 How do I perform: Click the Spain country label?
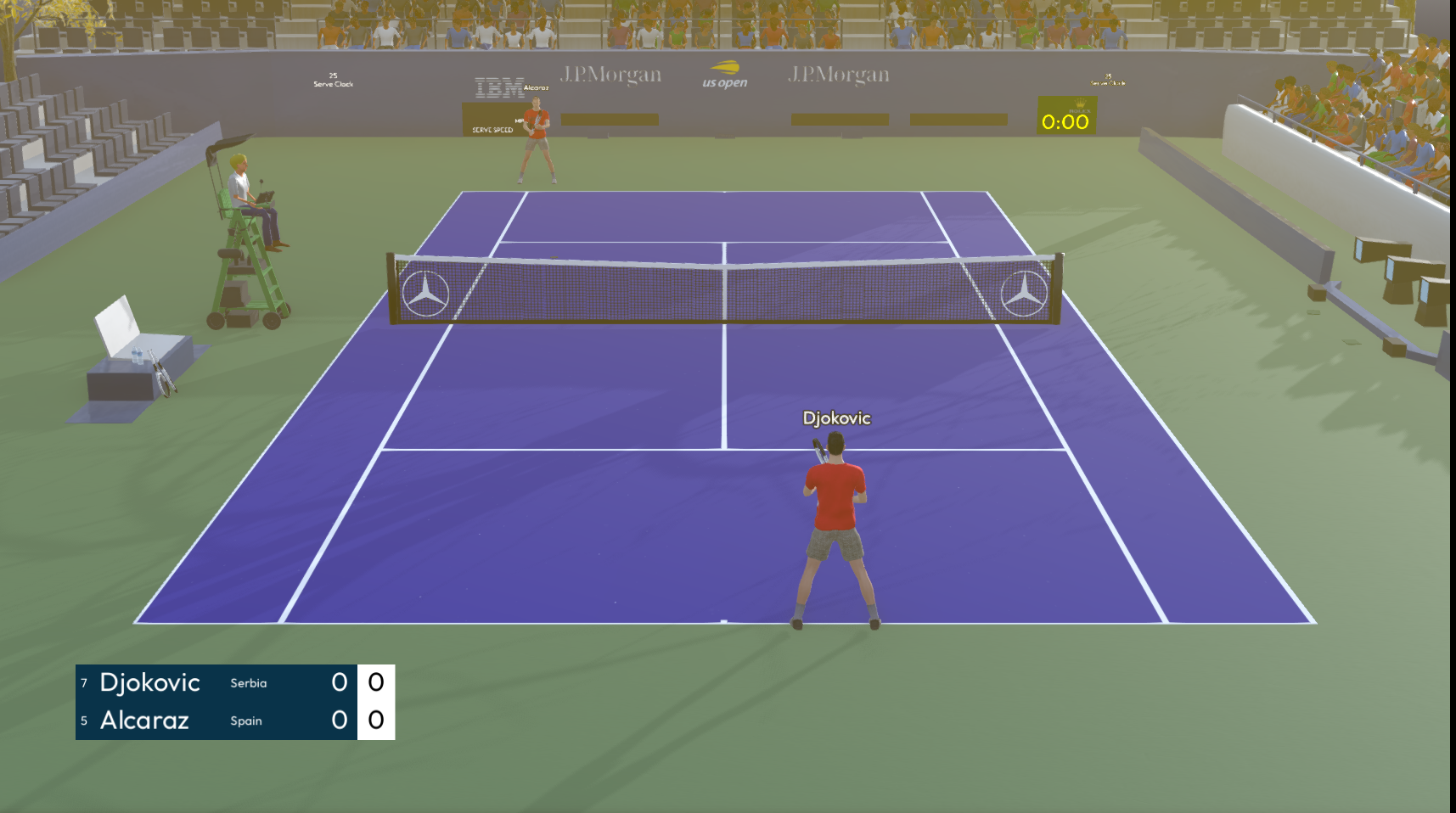[244, 720]
